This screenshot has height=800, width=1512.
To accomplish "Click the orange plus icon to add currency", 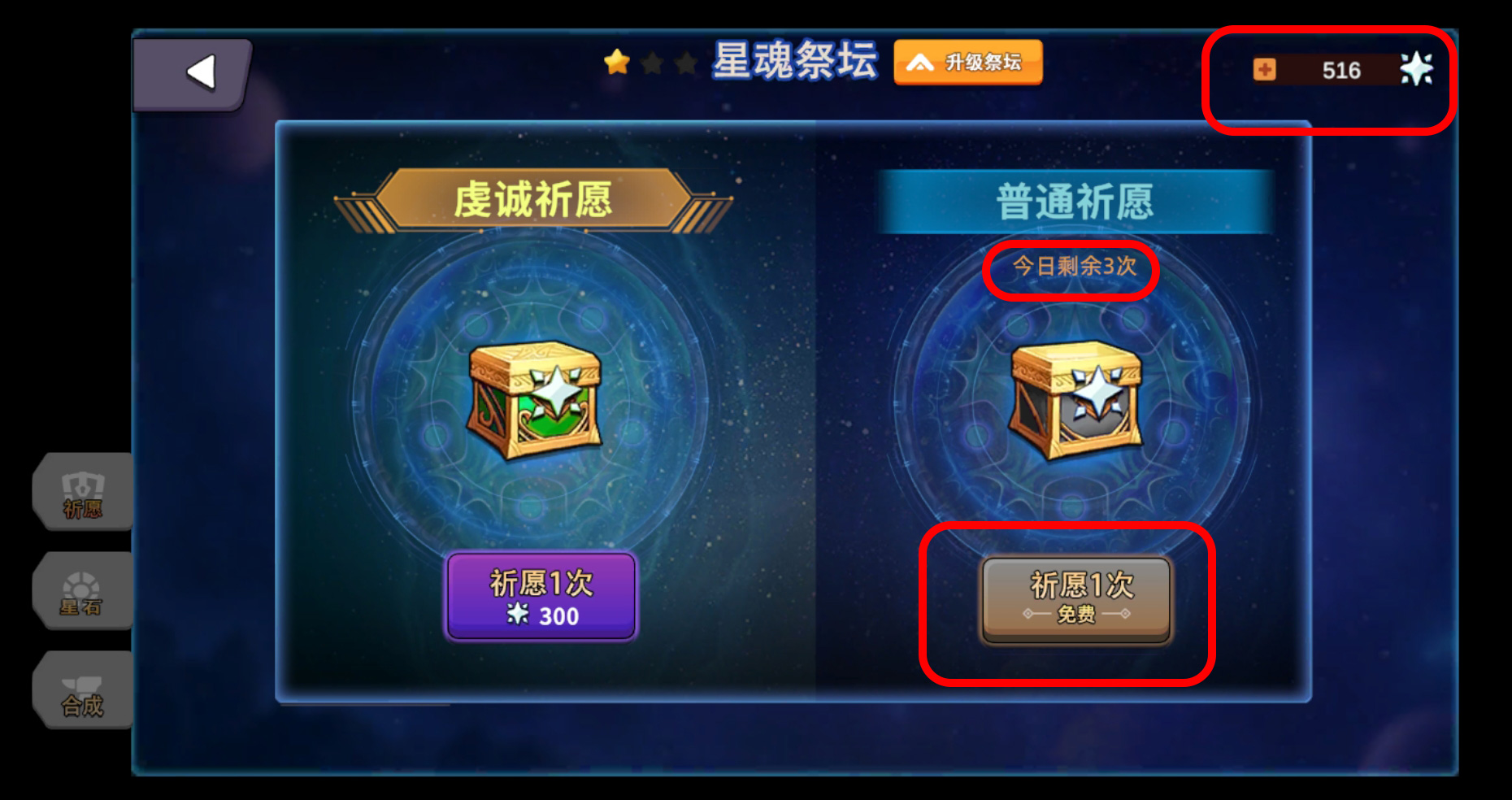I will coord(1267,70).
